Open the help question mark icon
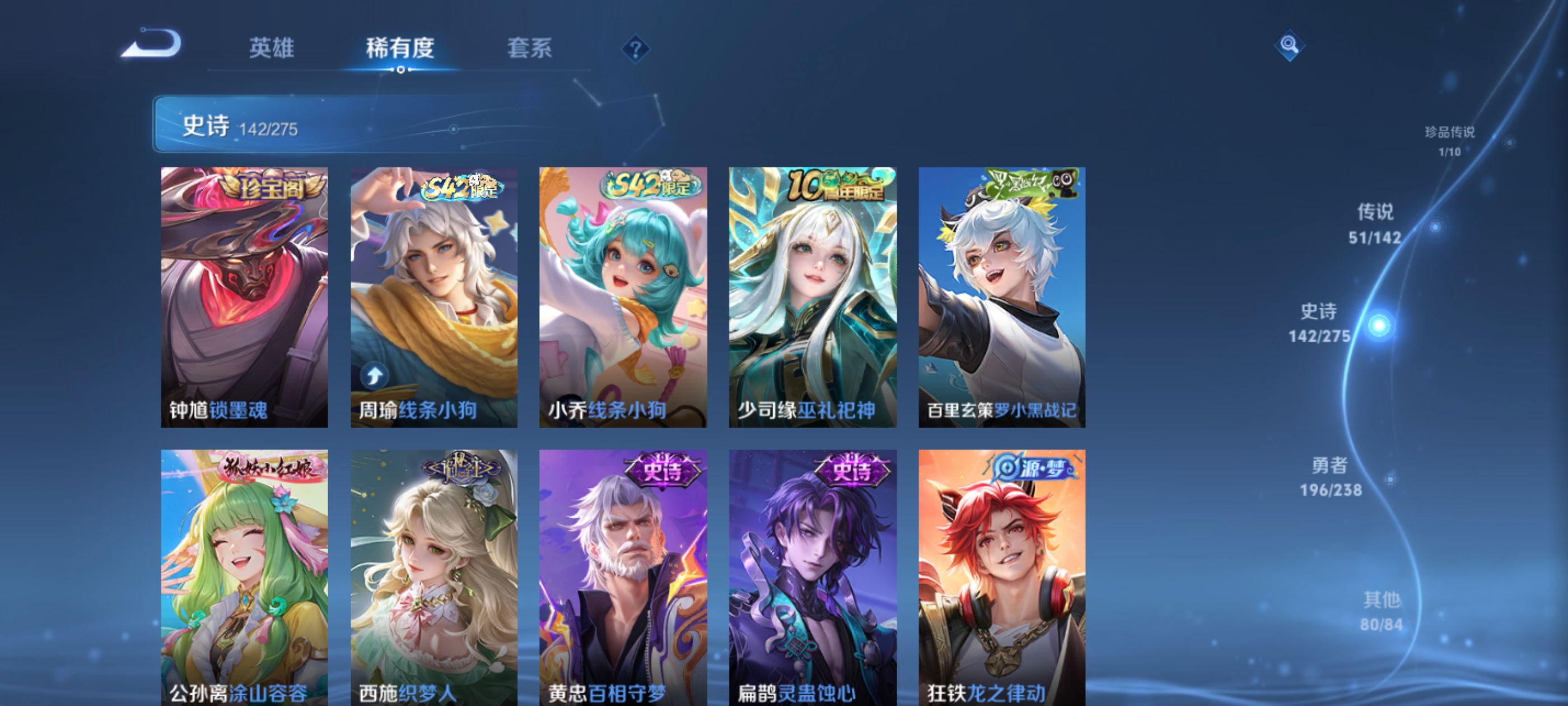 coord(635,50)
